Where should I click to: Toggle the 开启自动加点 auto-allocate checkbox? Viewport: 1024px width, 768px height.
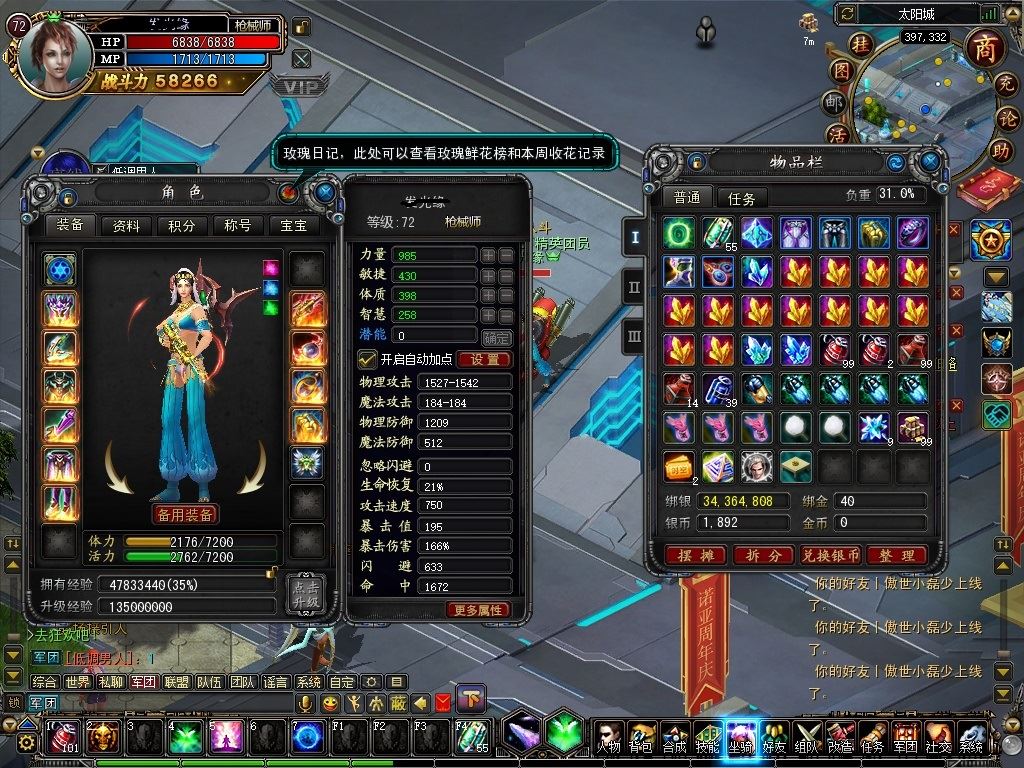coord(367,359)
